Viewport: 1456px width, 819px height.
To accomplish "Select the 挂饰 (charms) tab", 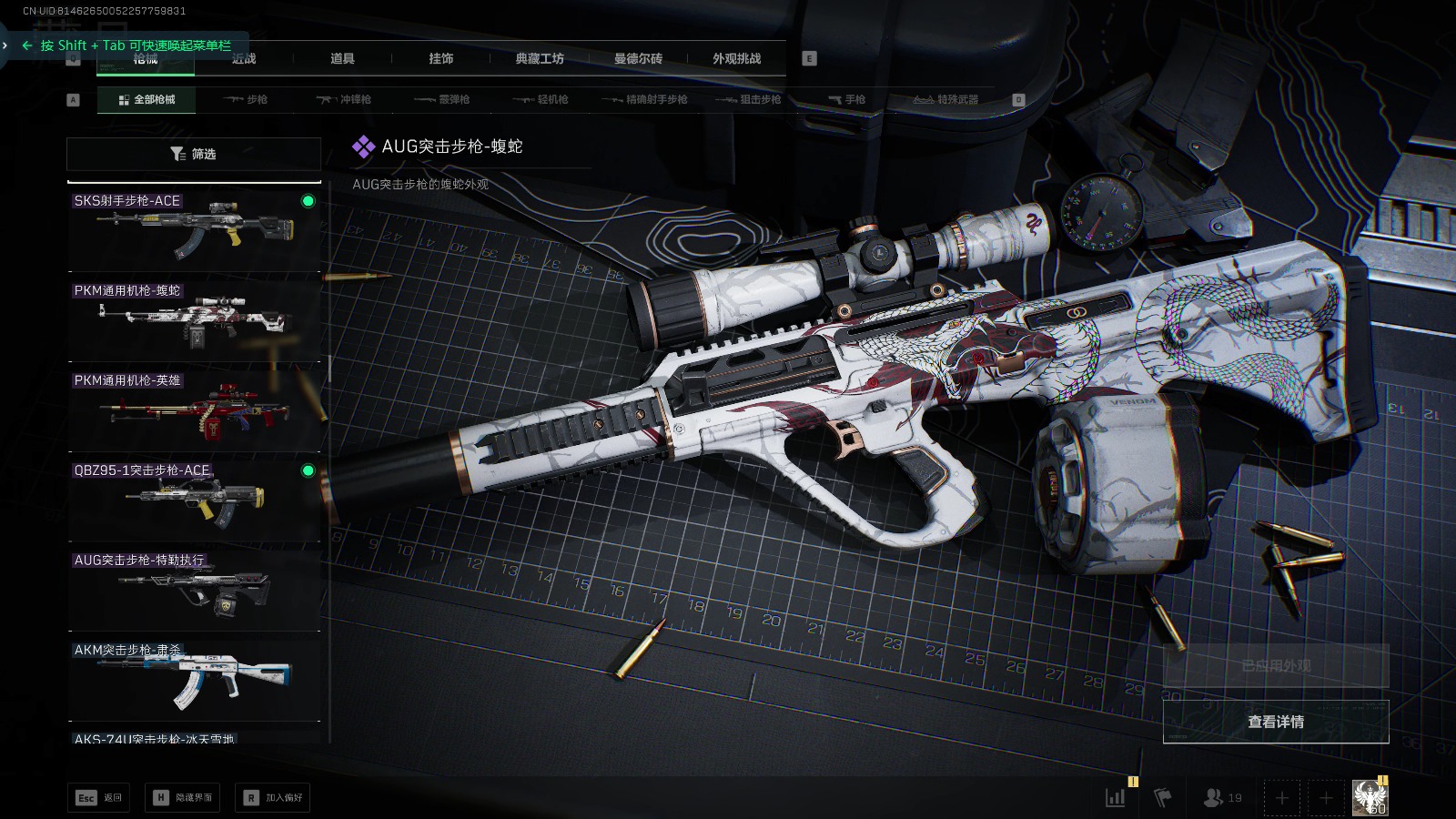I will pyautogui.click(x=440, y=58).
